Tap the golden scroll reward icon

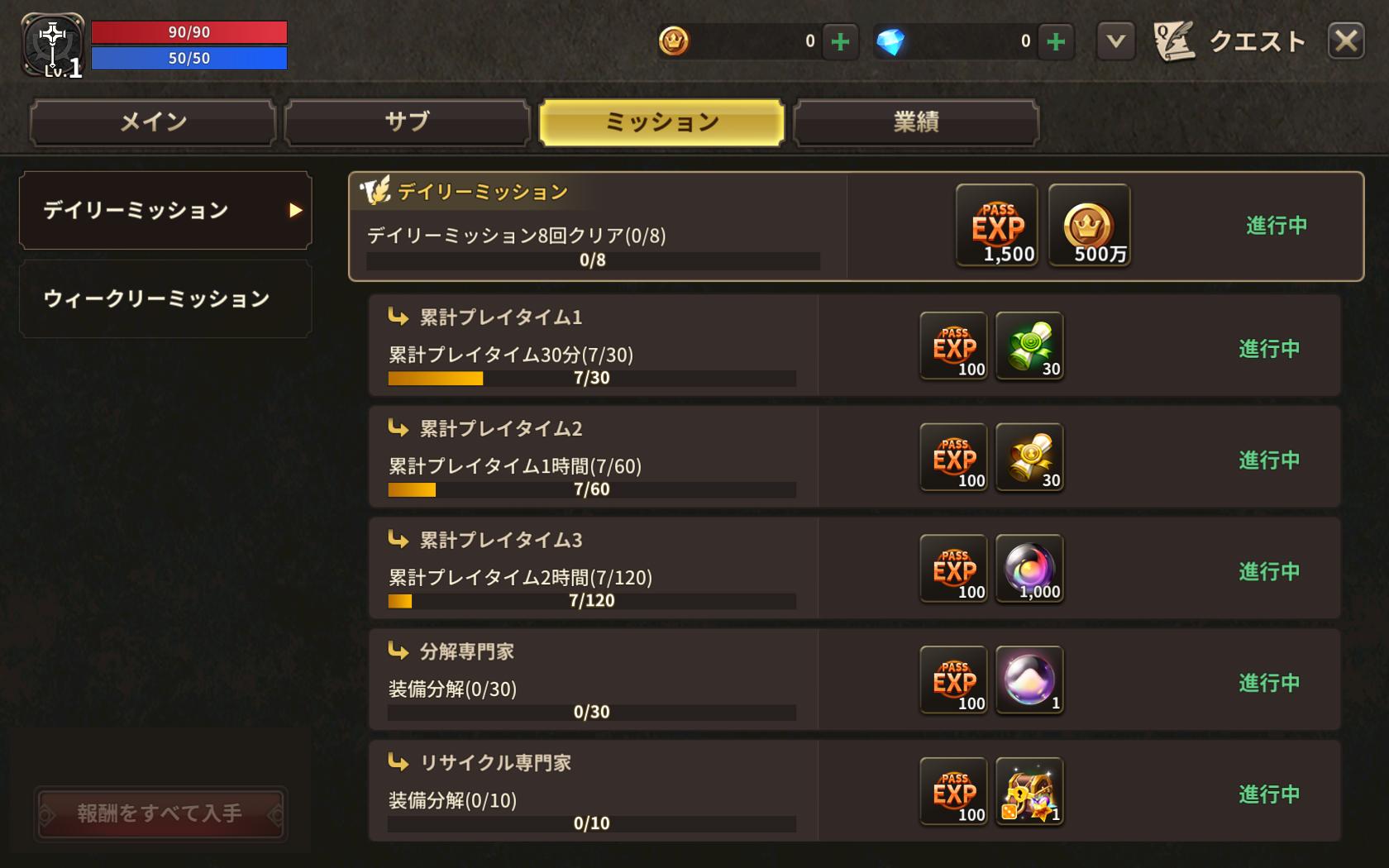point(1029,457)
